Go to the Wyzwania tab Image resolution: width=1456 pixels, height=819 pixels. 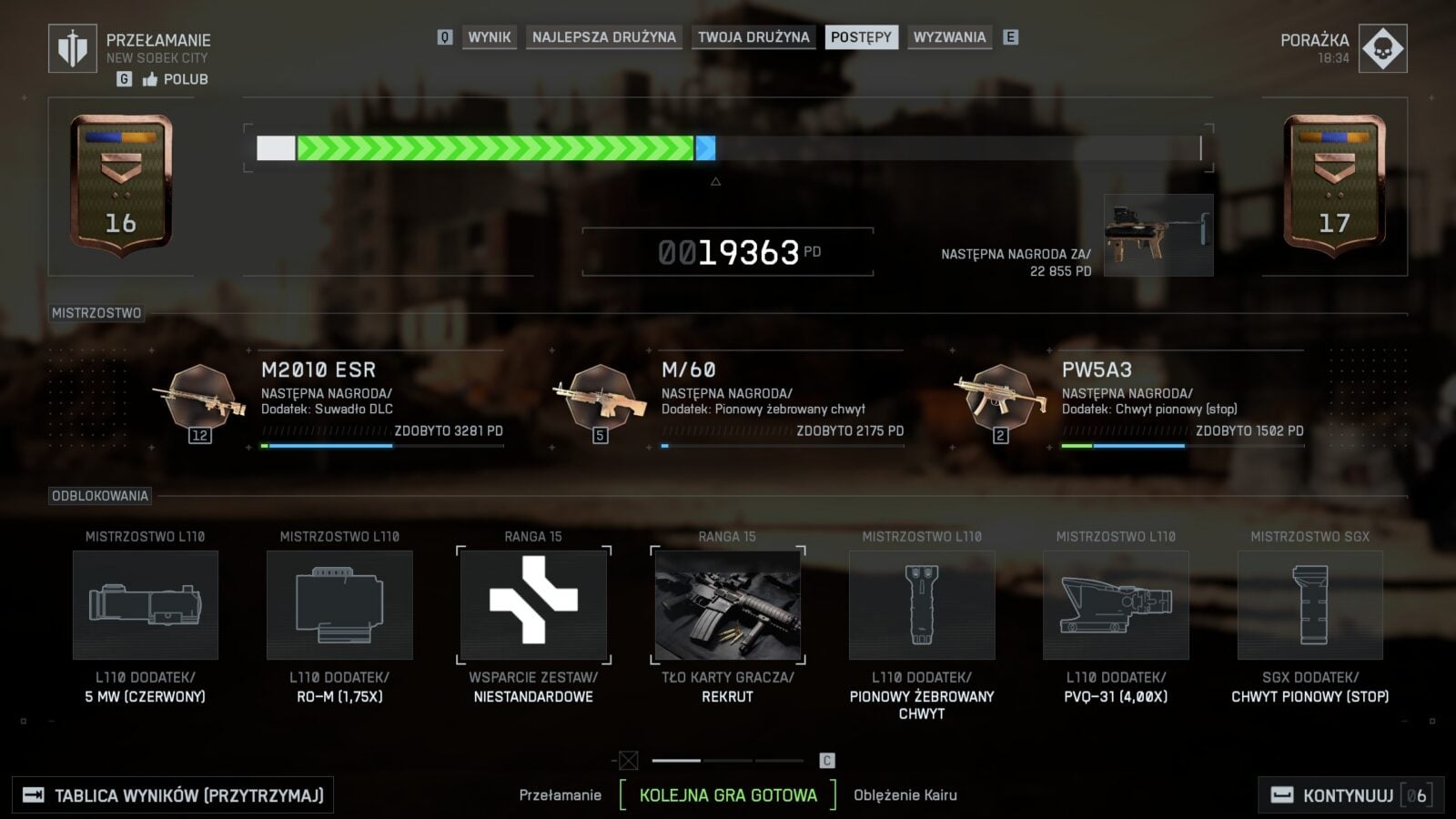click(x=949, y=37)
